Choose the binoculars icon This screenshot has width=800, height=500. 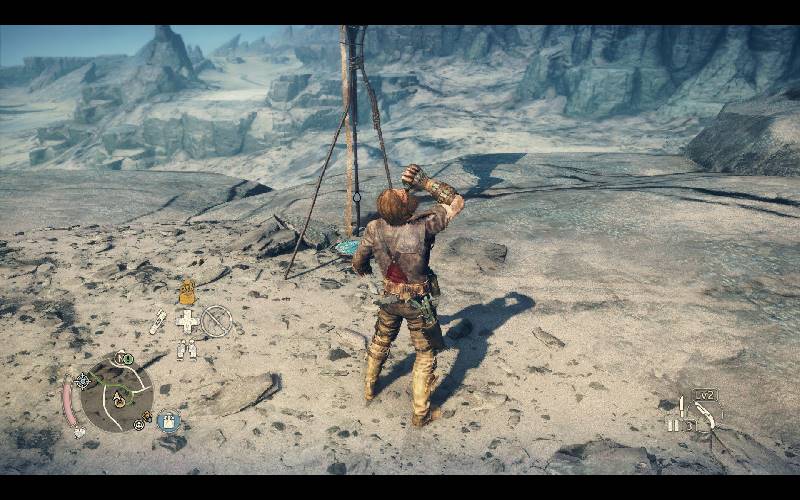186,349
